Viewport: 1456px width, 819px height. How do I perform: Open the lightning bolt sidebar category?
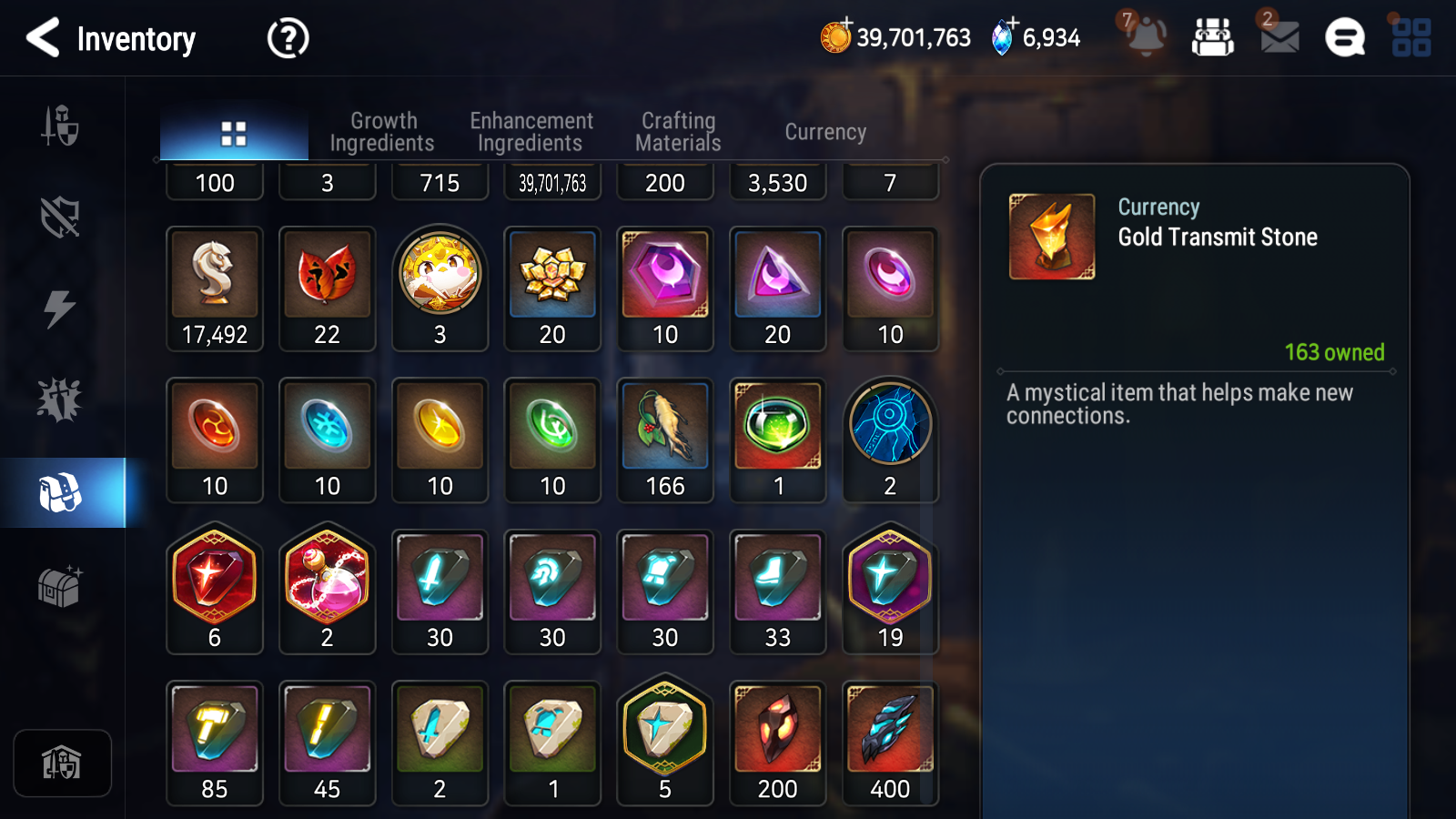tap(60, 309)
